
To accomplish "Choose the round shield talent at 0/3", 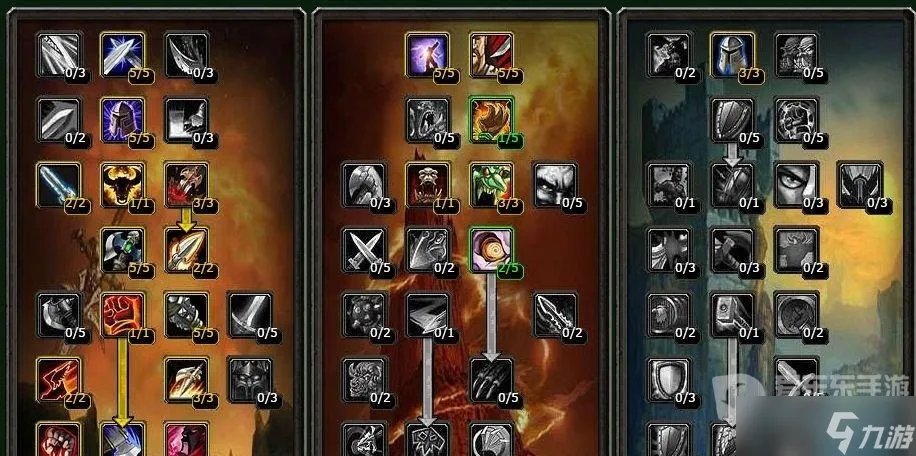I will (668, 379).
